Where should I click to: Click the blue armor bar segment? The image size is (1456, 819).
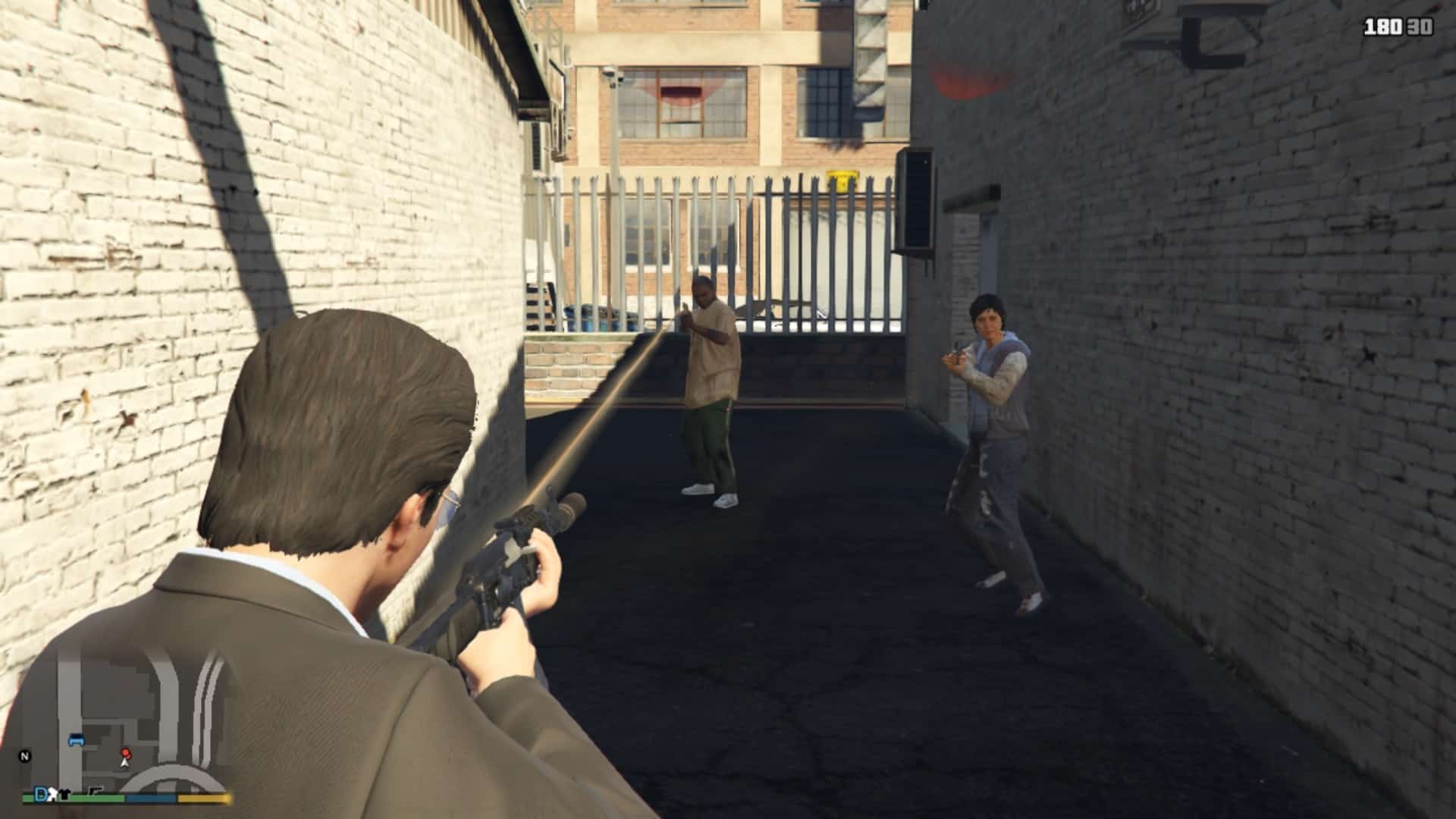click(x=152, y=797)
